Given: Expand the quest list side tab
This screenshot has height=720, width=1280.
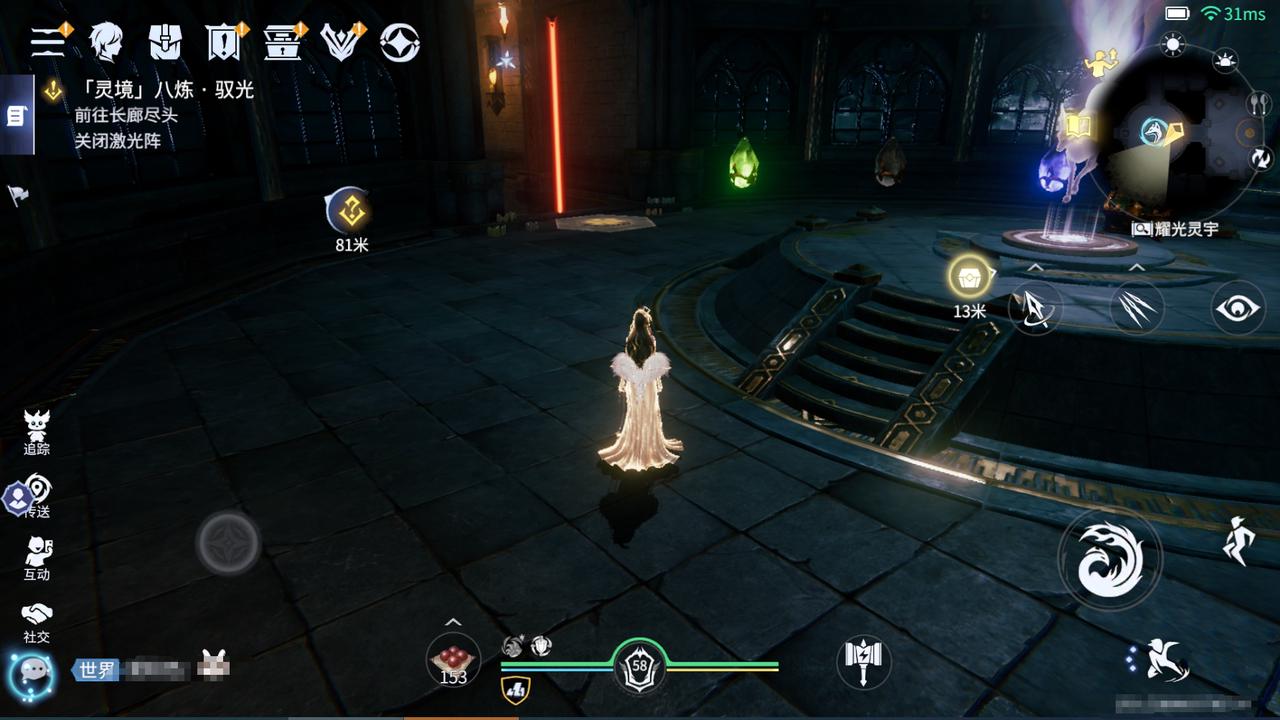Looking at the screenshot, I should click(x=16, y=117).
